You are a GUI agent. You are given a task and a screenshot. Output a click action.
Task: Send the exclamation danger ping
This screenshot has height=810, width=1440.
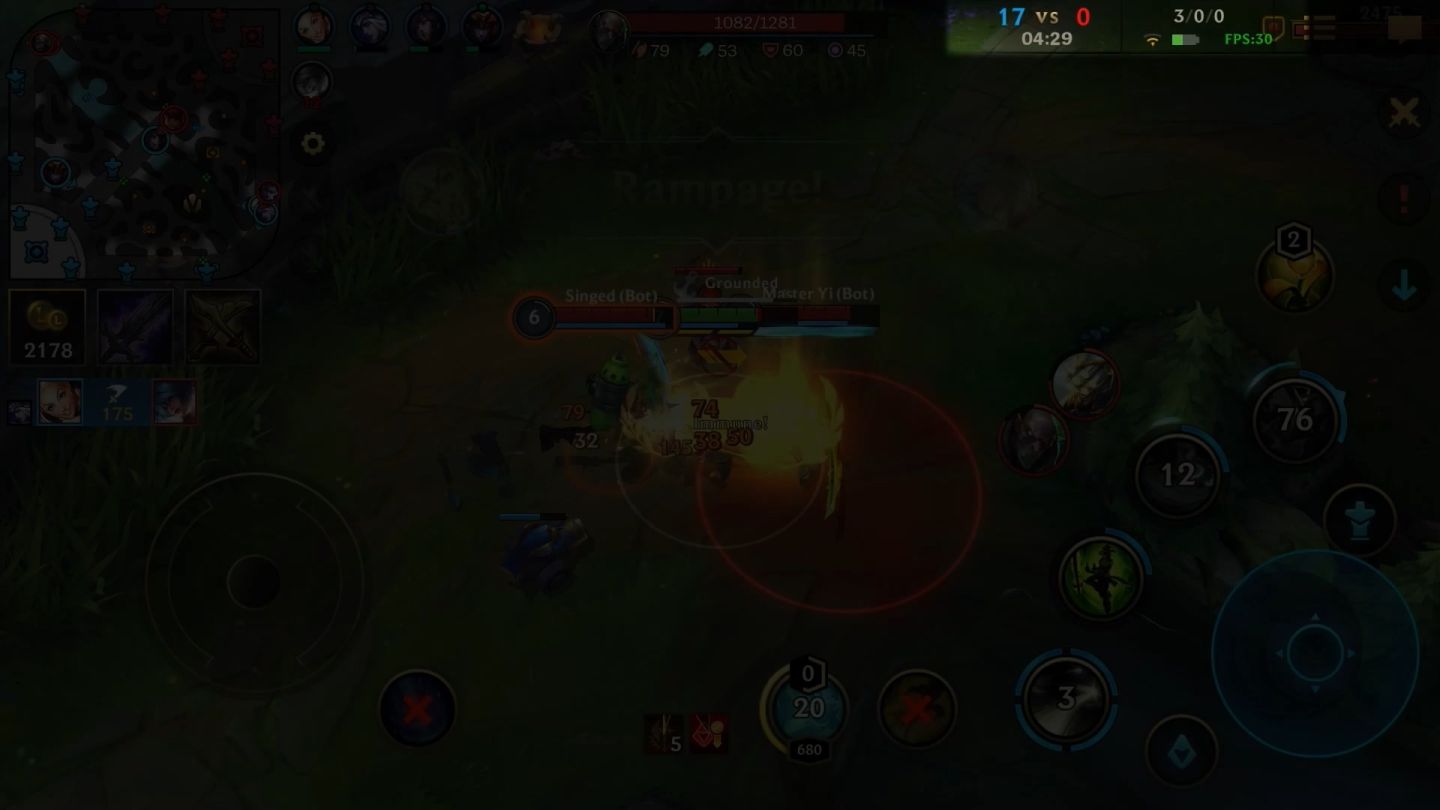coord(1404,199)
